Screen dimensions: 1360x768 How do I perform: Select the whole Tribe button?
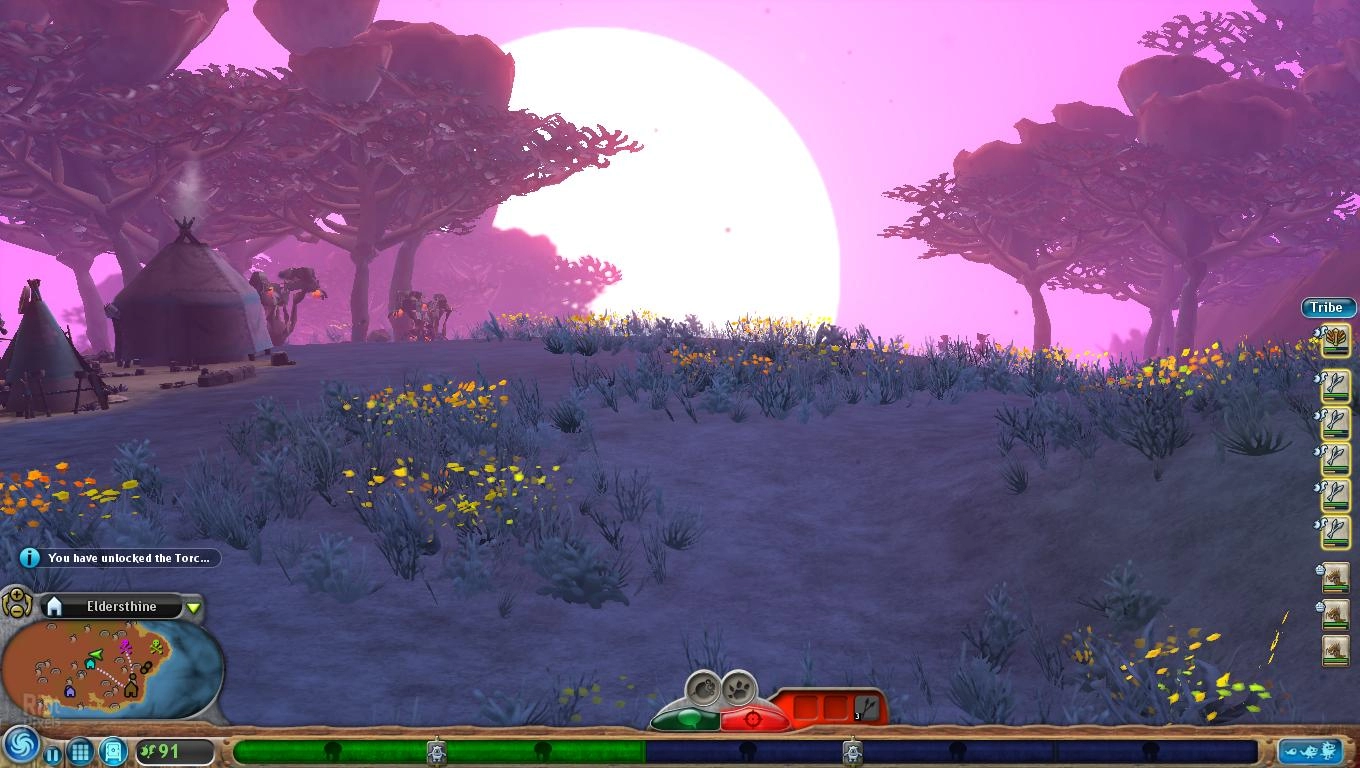(x=1327, y=307)
